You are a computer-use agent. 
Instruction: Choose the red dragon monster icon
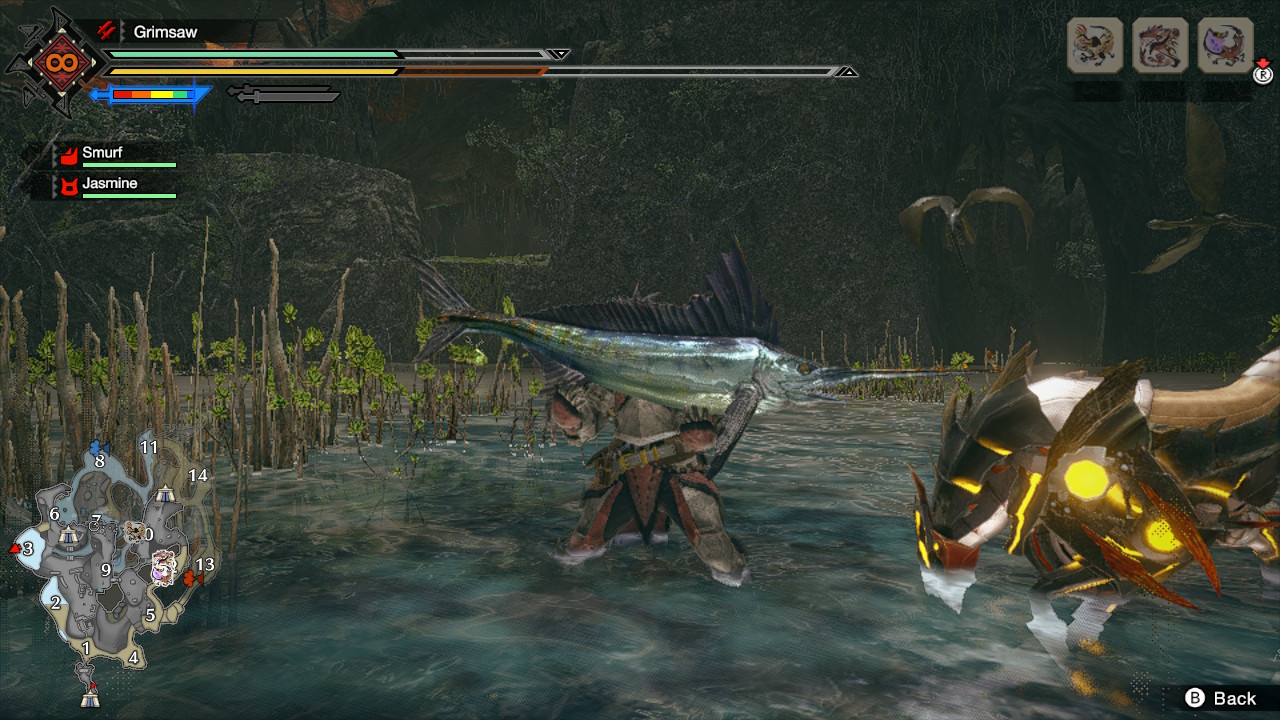(x=1160, y=45)
